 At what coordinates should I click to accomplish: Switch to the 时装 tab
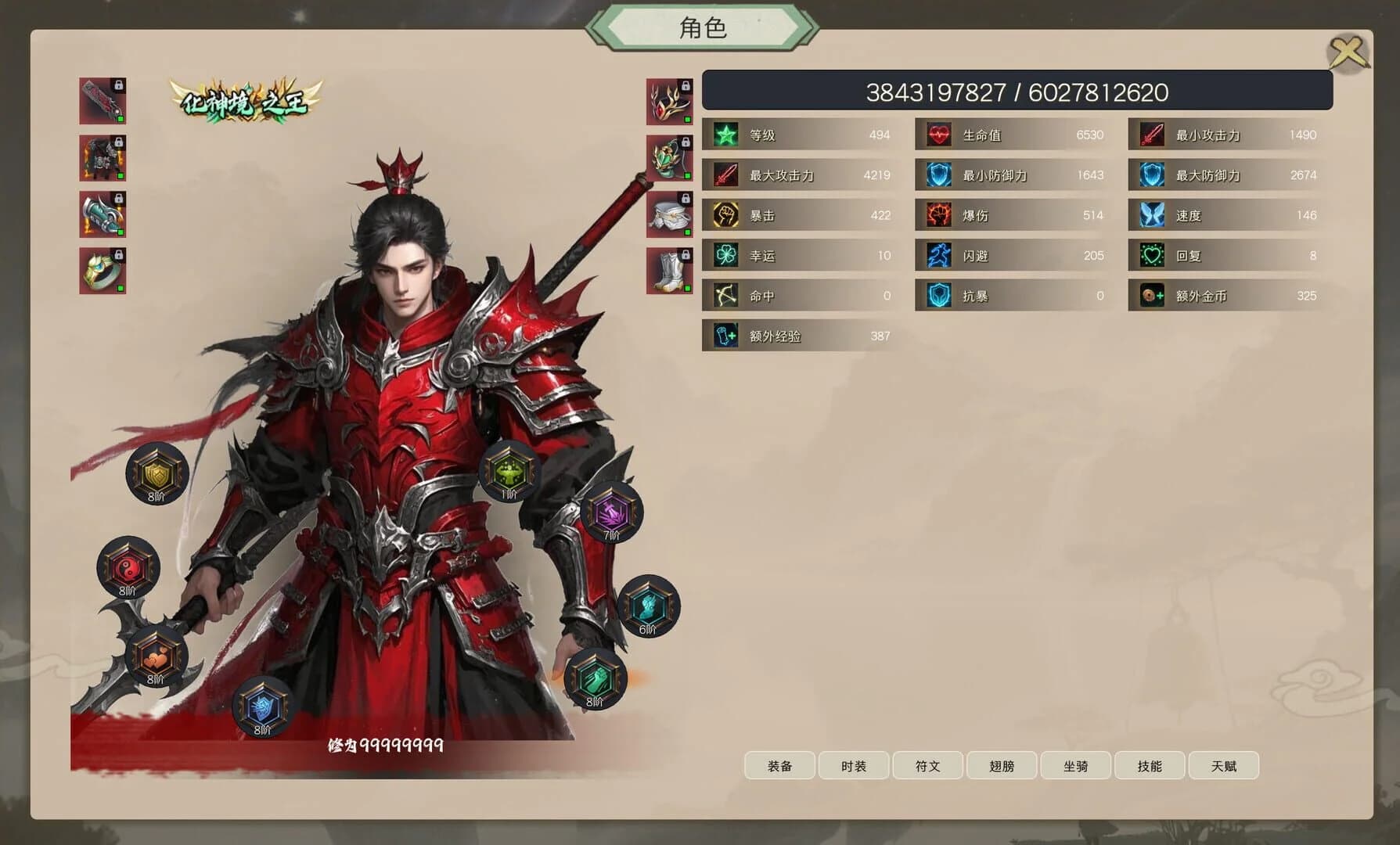tap(853, 765)
